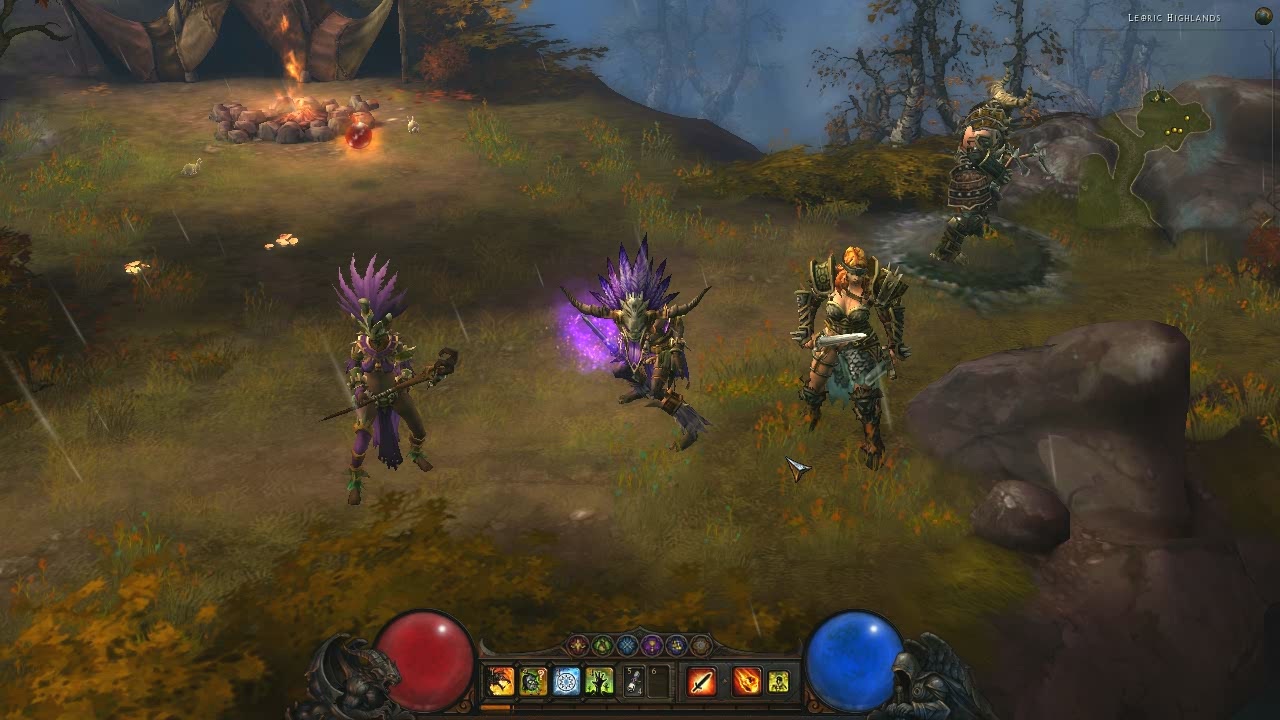Click the globe icon beside the minimap title

[x=1263, y=16]
